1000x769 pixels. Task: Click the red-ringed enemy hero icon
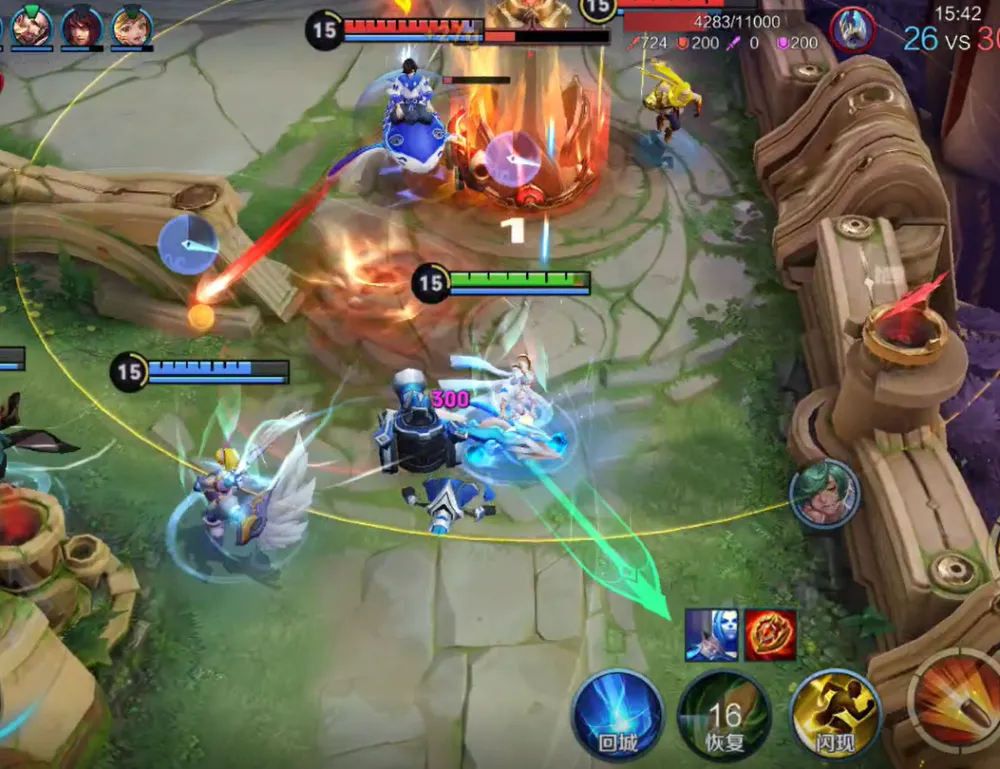click(x=853, y=28)
